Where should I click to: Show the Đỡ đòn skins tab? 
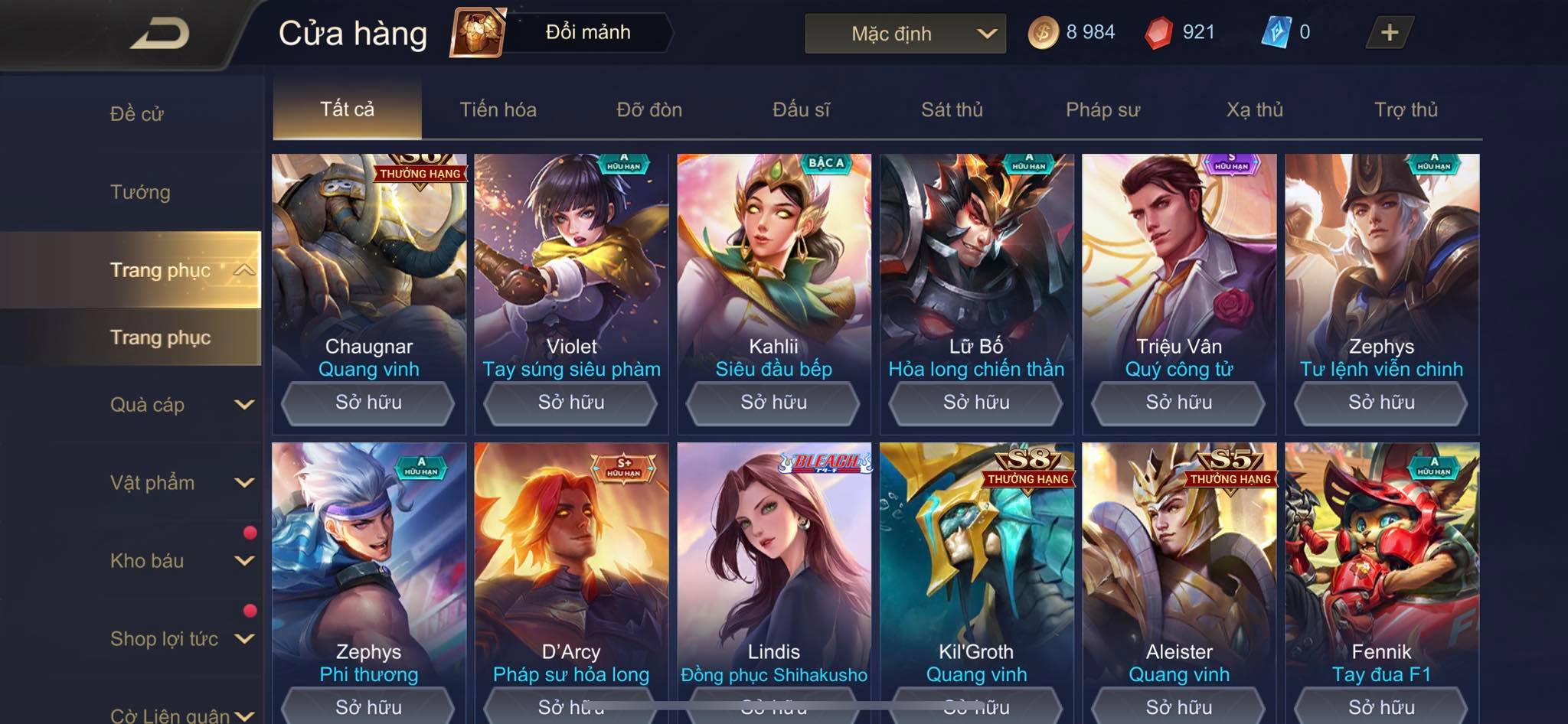[x=649, y=109]
